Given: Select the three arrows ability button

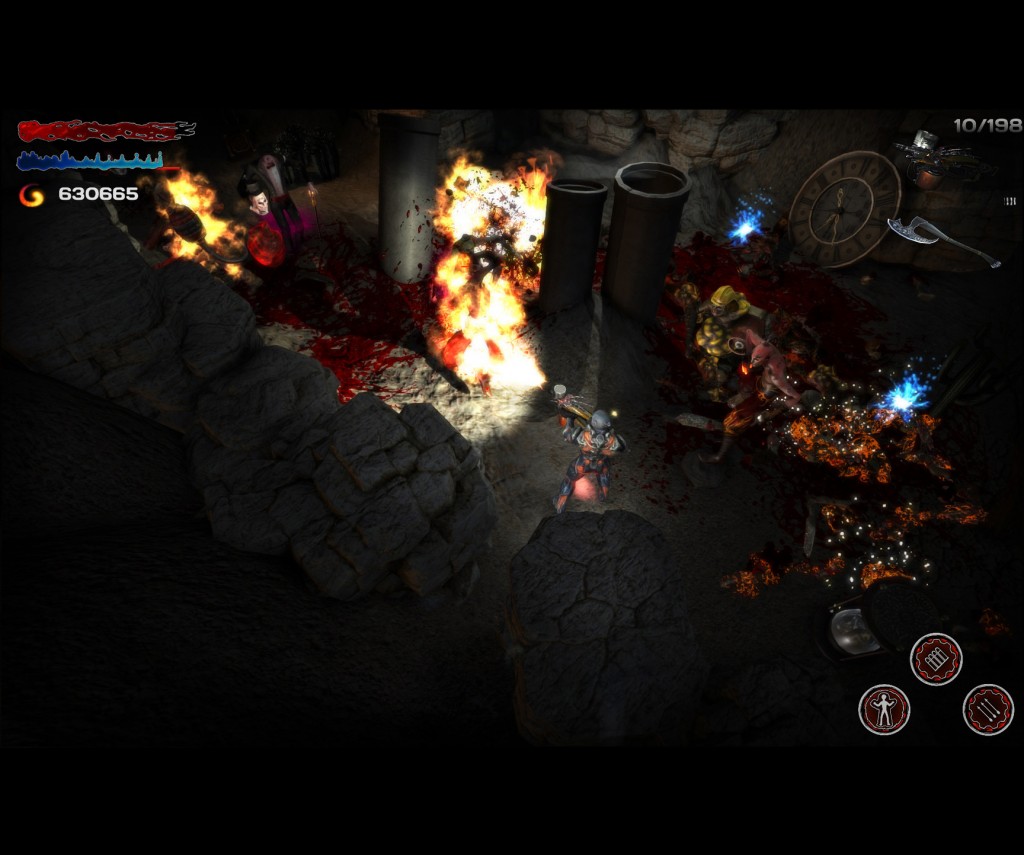Looking at the screenshot, I should [988, 709].
